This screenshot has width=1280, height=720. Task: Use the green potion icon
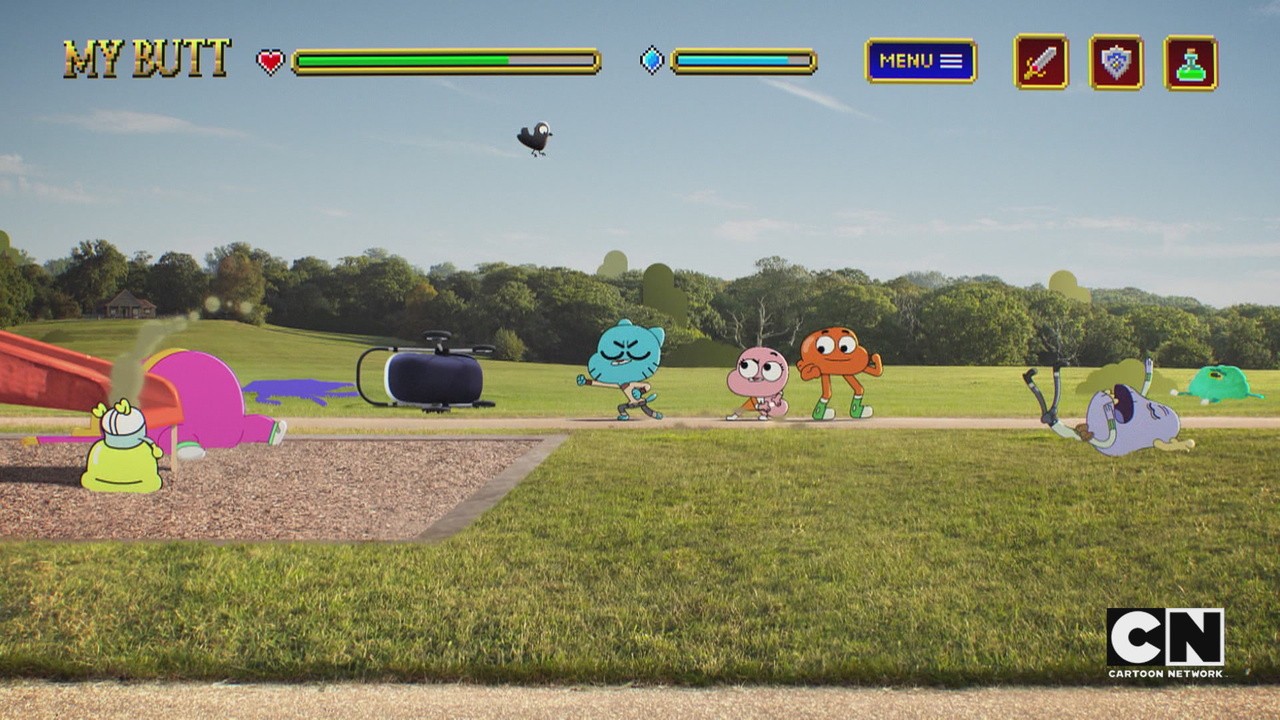click(x=1190, y=63)
